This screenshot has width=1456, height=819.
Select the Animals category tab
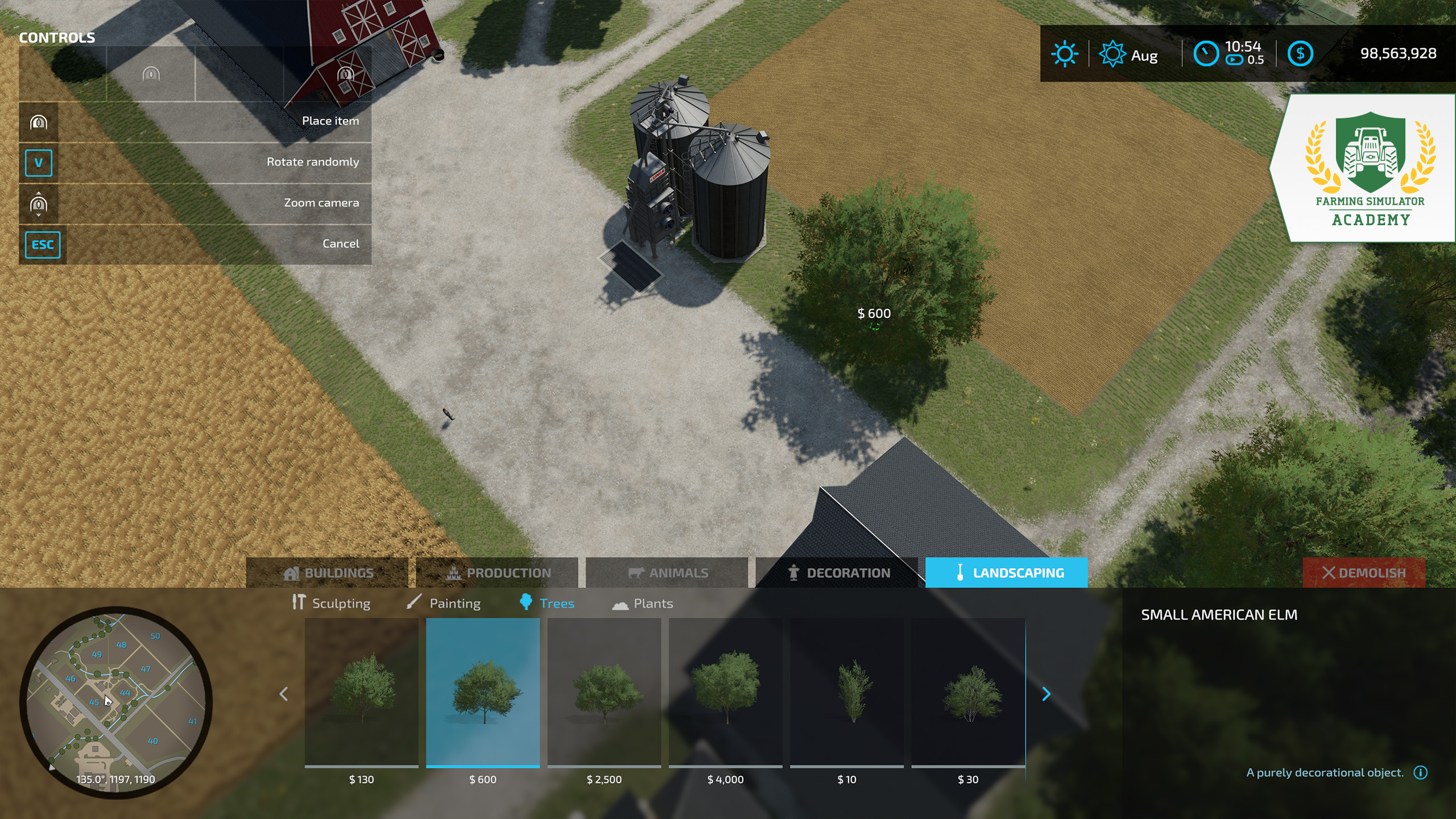(667, 573)
